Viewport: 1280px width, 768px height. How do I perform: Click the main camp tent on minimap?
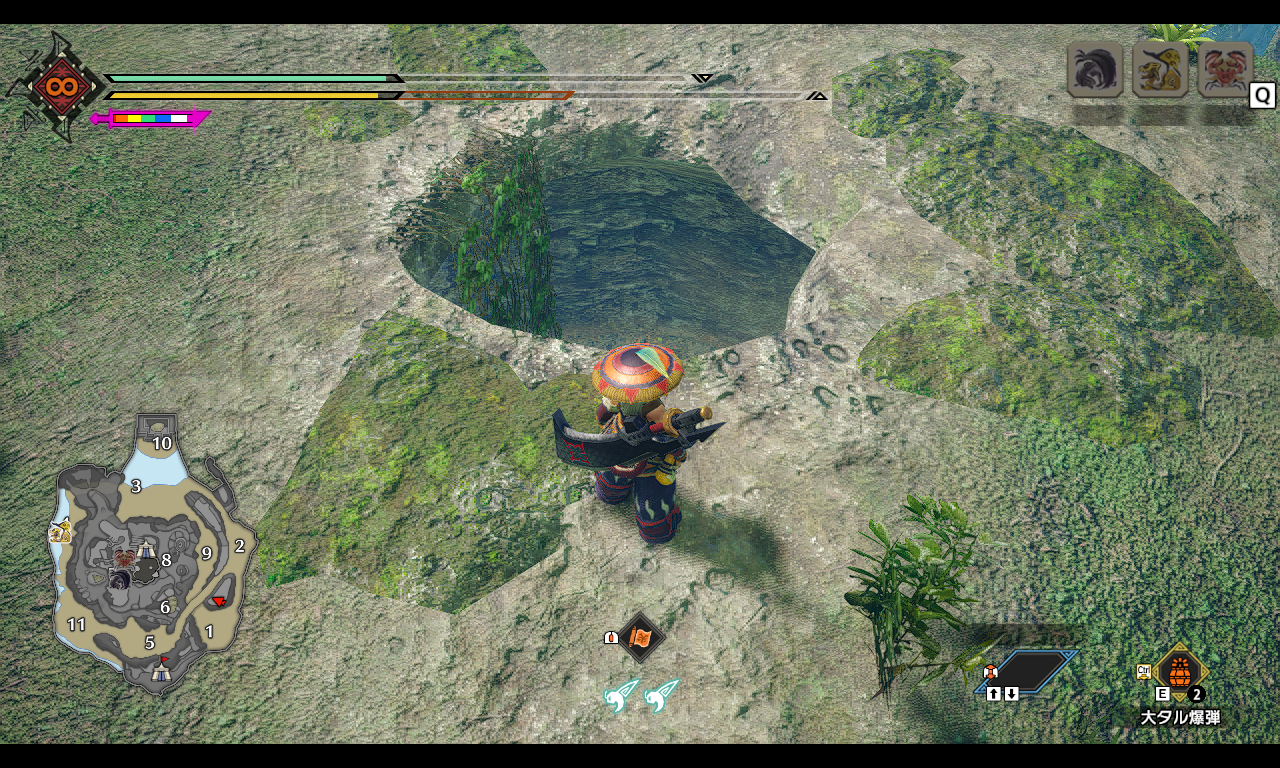tap(161, 673)
